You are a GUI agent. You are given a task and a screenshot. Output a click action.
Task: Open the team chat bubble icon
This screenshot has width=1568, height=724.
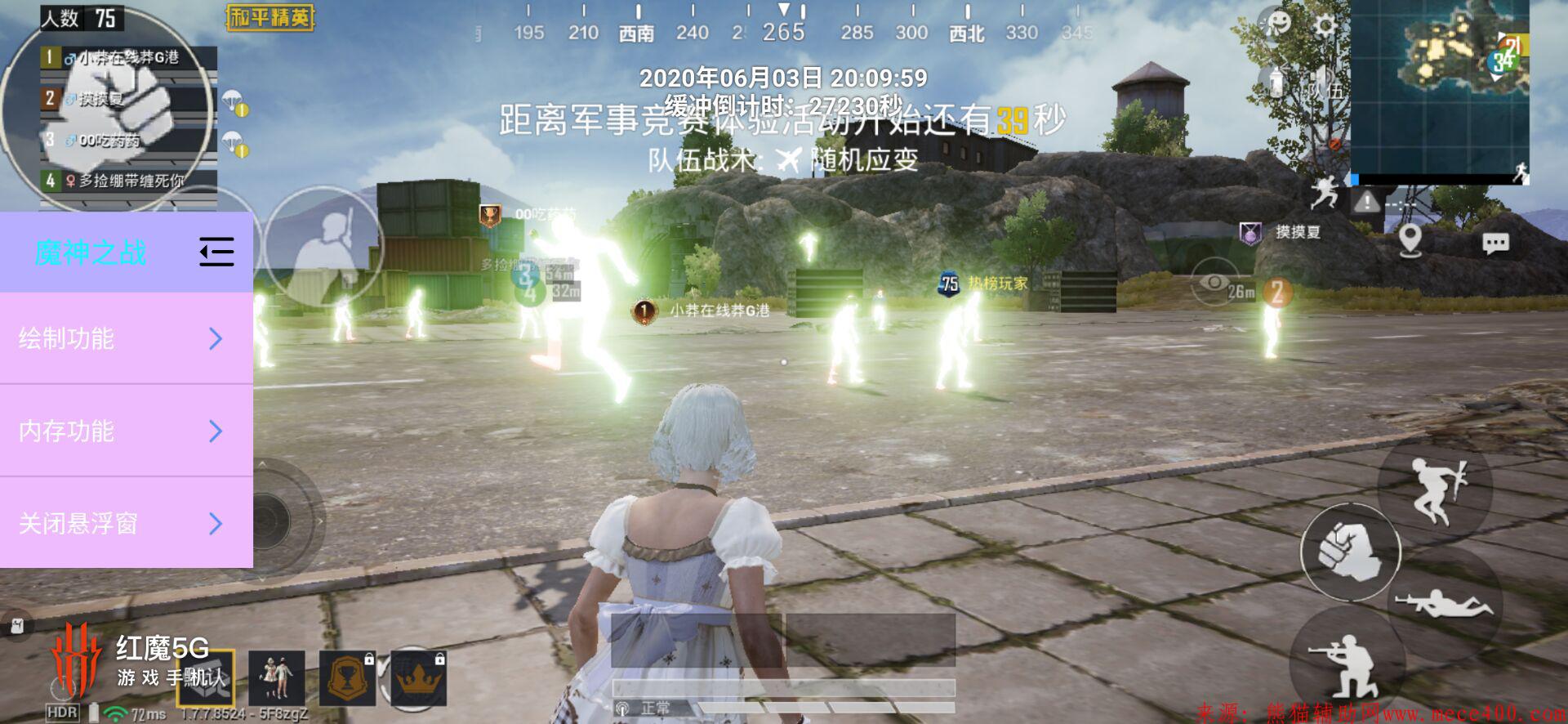(x=1496, y=243)
